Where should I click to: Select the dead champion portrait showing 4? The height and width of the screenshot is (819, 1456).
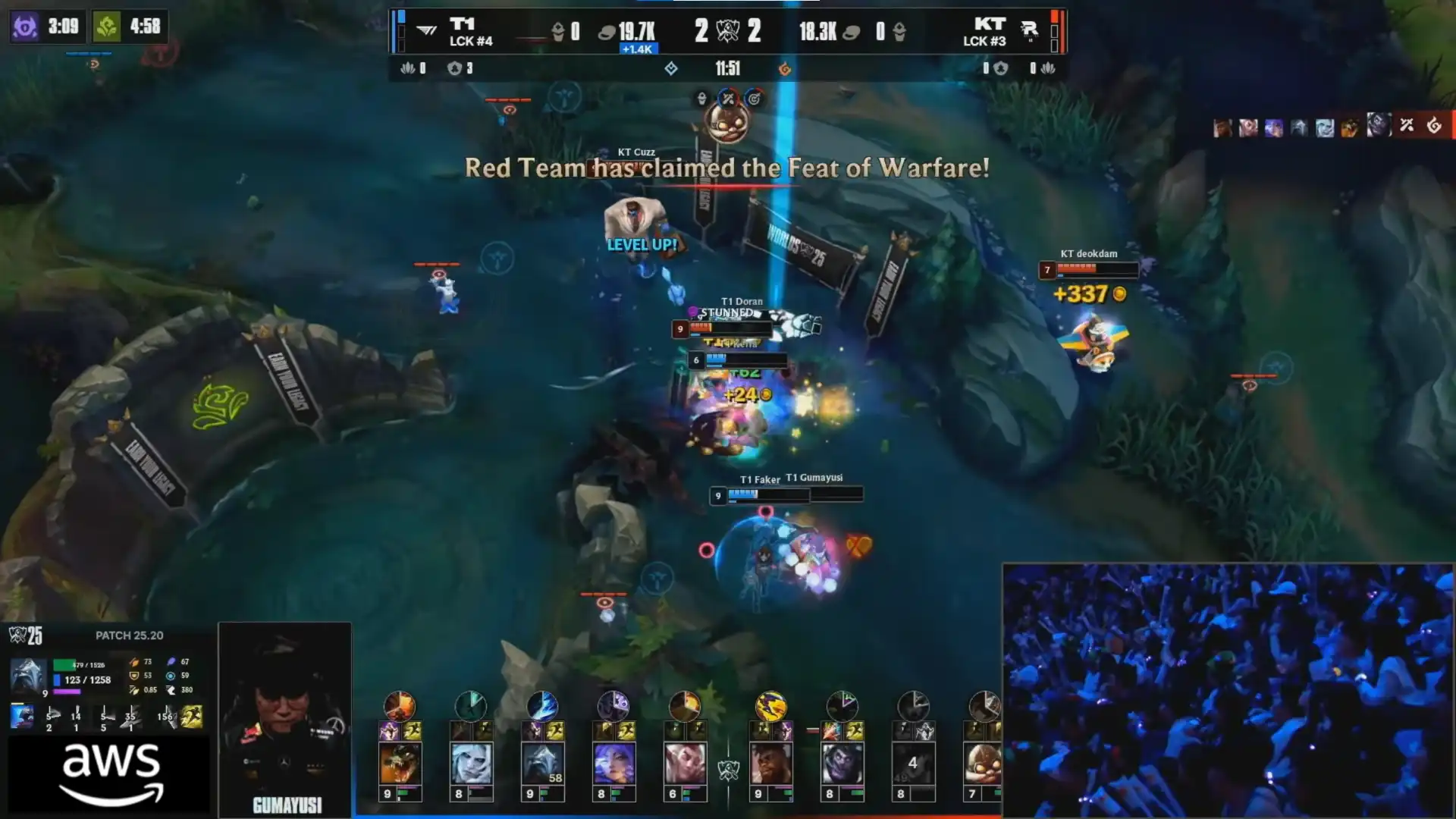[x=913, y=763]
